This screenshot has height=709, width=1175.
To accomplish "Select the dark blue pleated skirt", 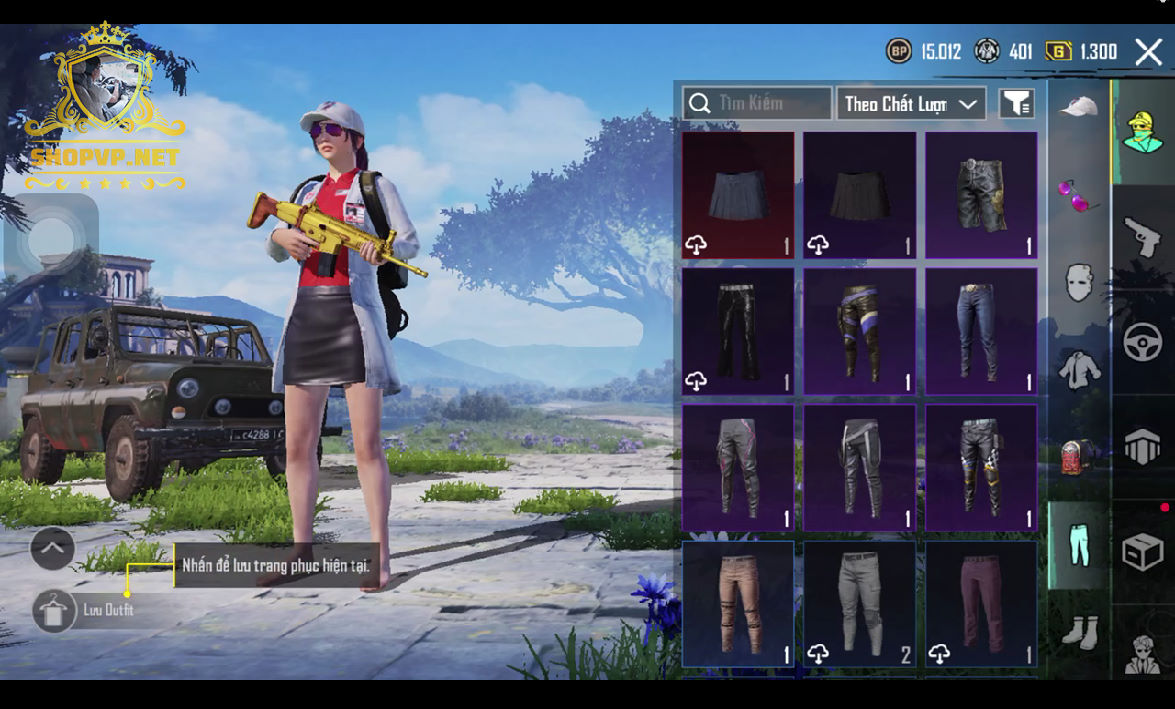I will tap(739, 195).
